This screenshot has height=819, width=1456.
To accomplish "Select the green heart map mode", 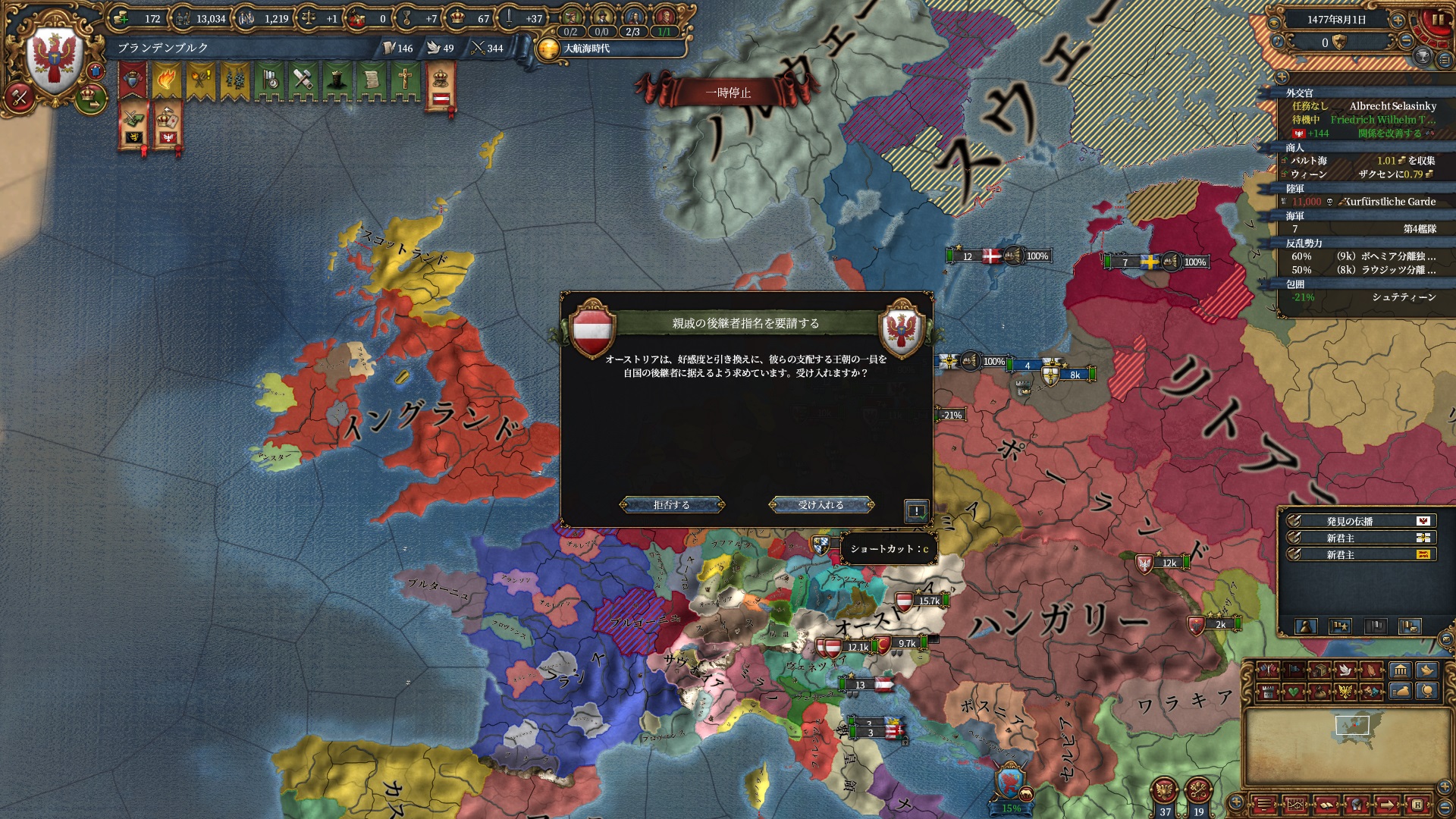I will [x=1293, y=692].
